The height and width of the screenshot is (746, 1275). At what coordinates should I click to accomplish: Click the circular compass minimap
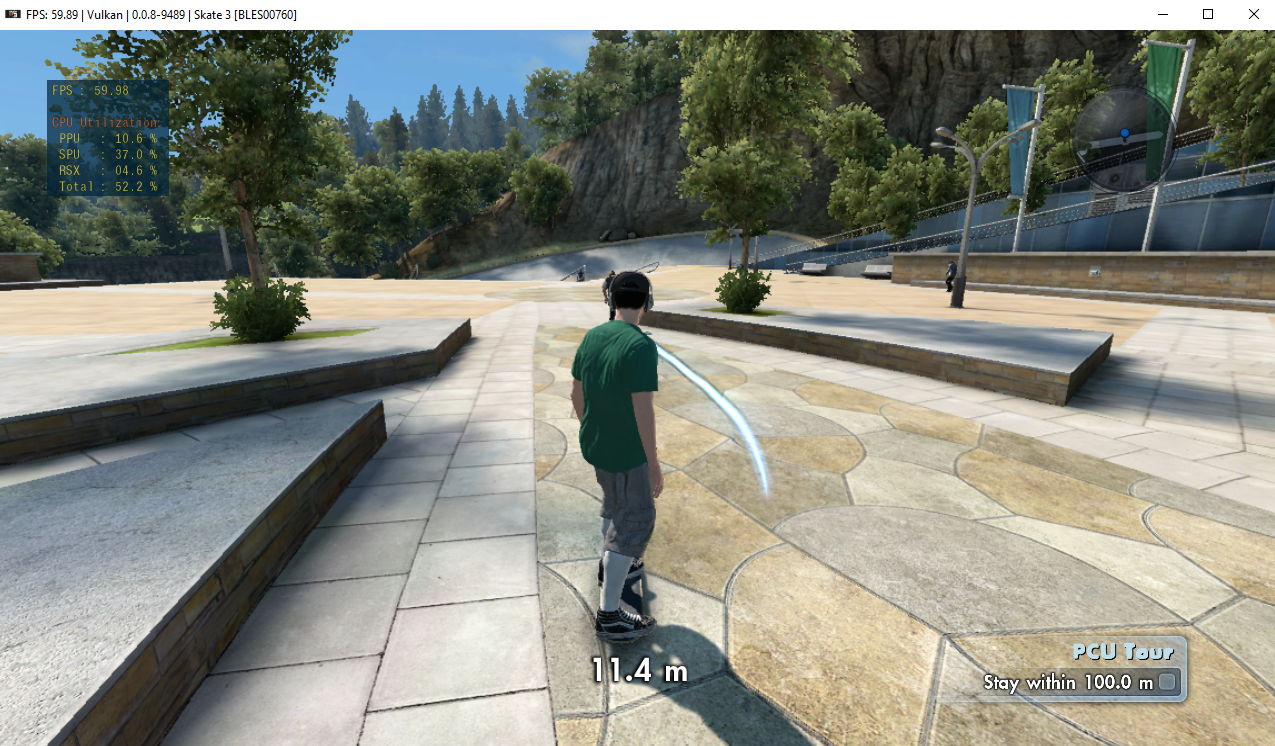[1123, 141]
